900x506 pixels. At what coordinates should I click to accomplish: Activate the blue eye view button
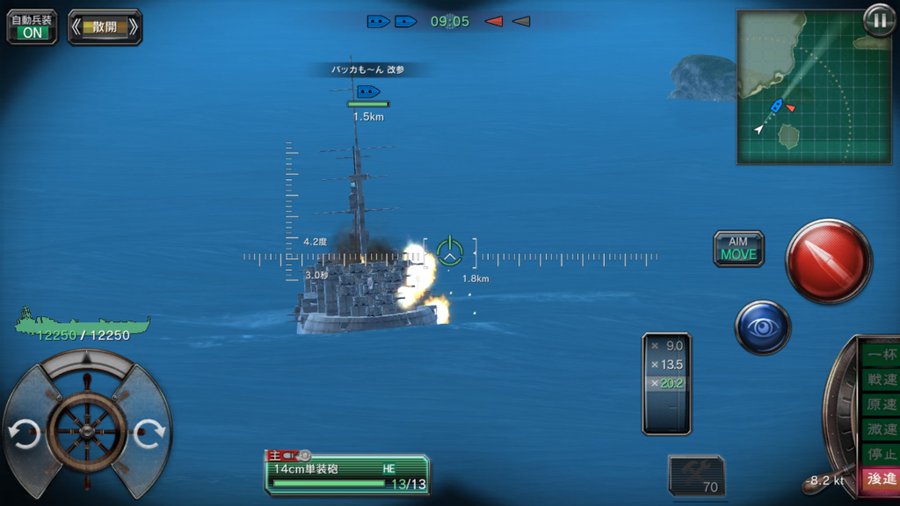[x=763, y=327]
